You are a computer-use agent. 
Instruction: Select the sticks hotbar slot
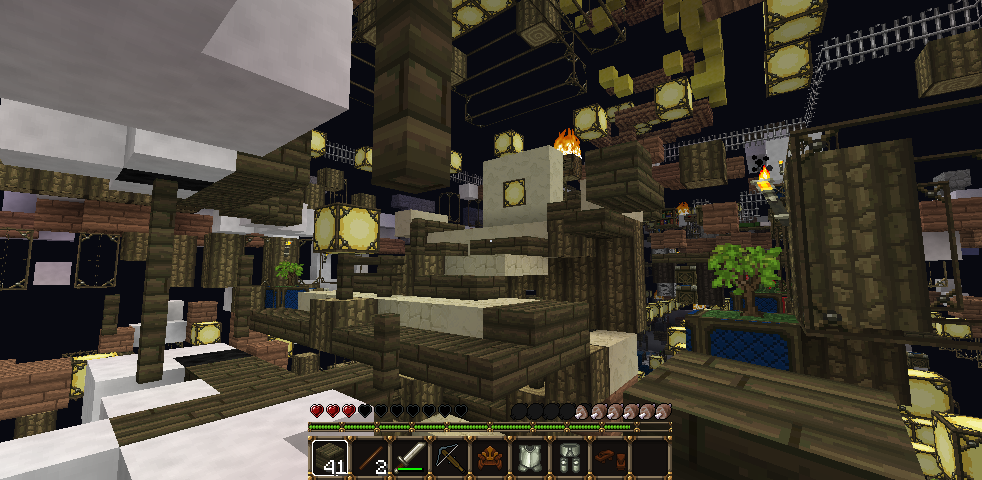coord(369,459)
